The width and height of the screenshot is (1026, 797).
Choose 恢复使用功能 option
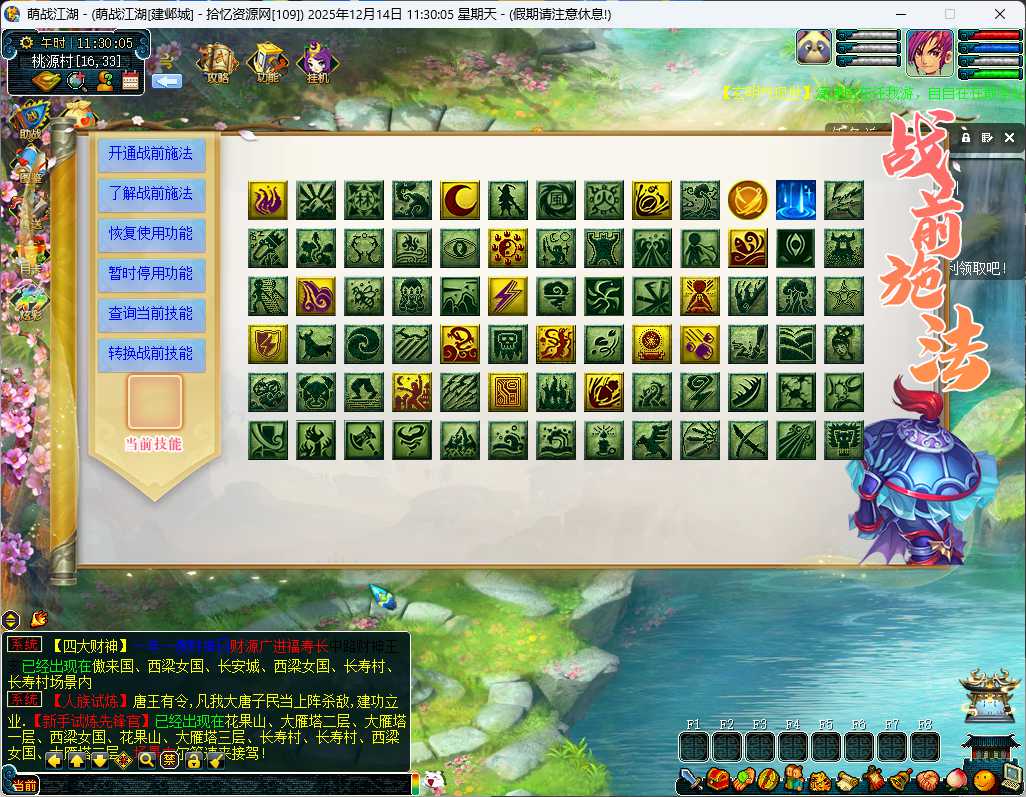pyautogui.click(x=151, y=234)
